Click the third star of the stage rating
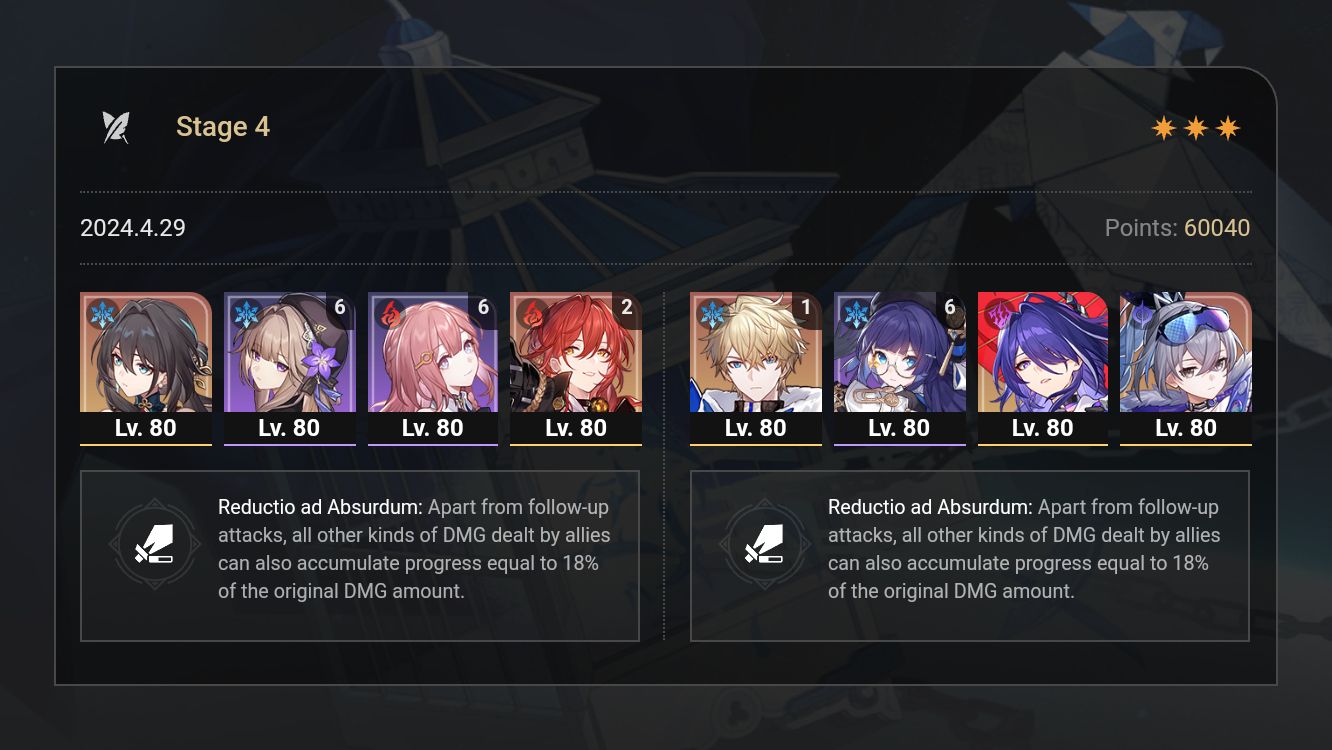Image resolution: width=1332 pixels, height=750 pixels. (x=1229, y=127)
